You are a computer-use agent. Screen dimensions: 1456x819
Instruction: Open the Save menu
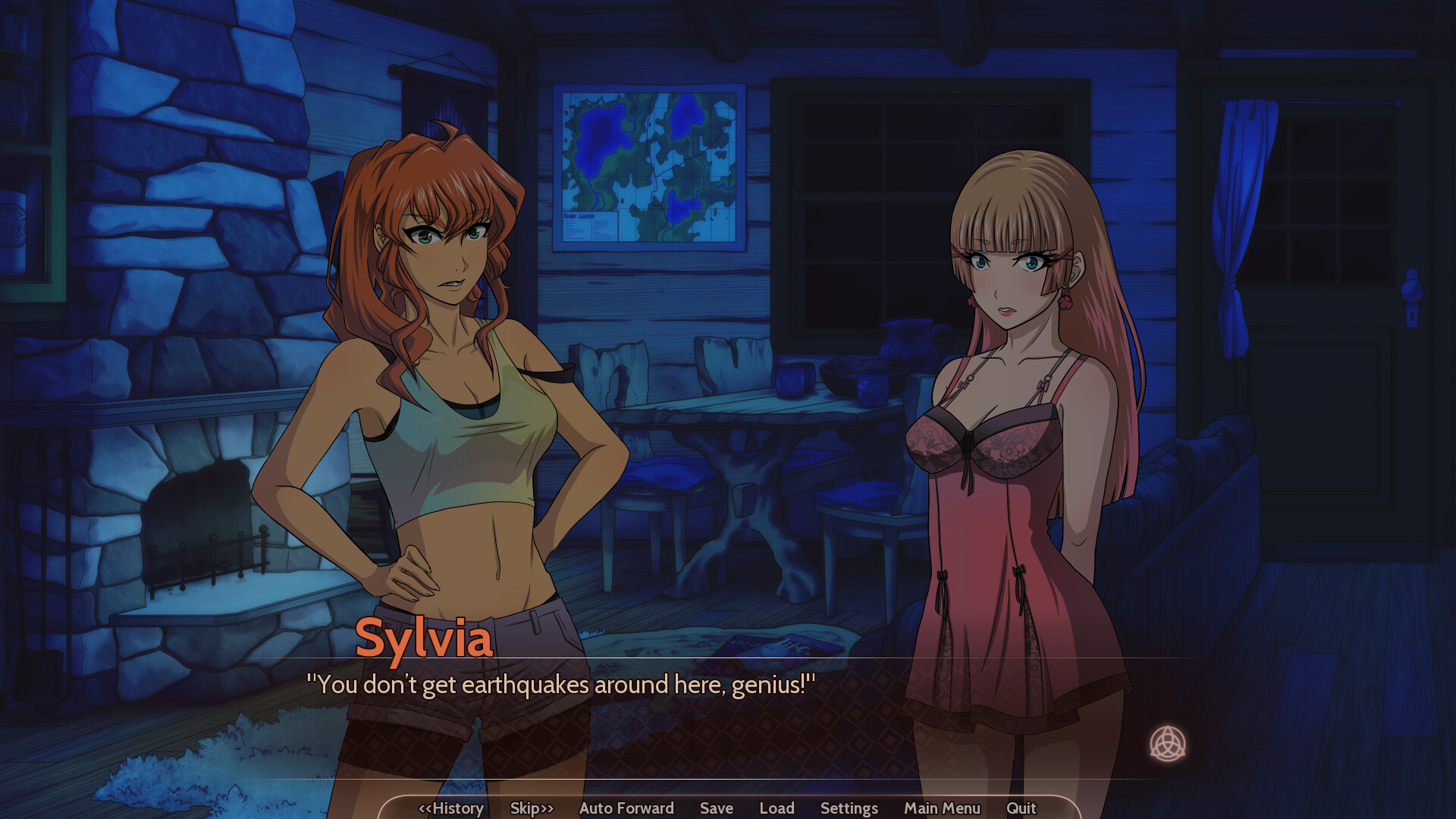click(x=717, y=808)
